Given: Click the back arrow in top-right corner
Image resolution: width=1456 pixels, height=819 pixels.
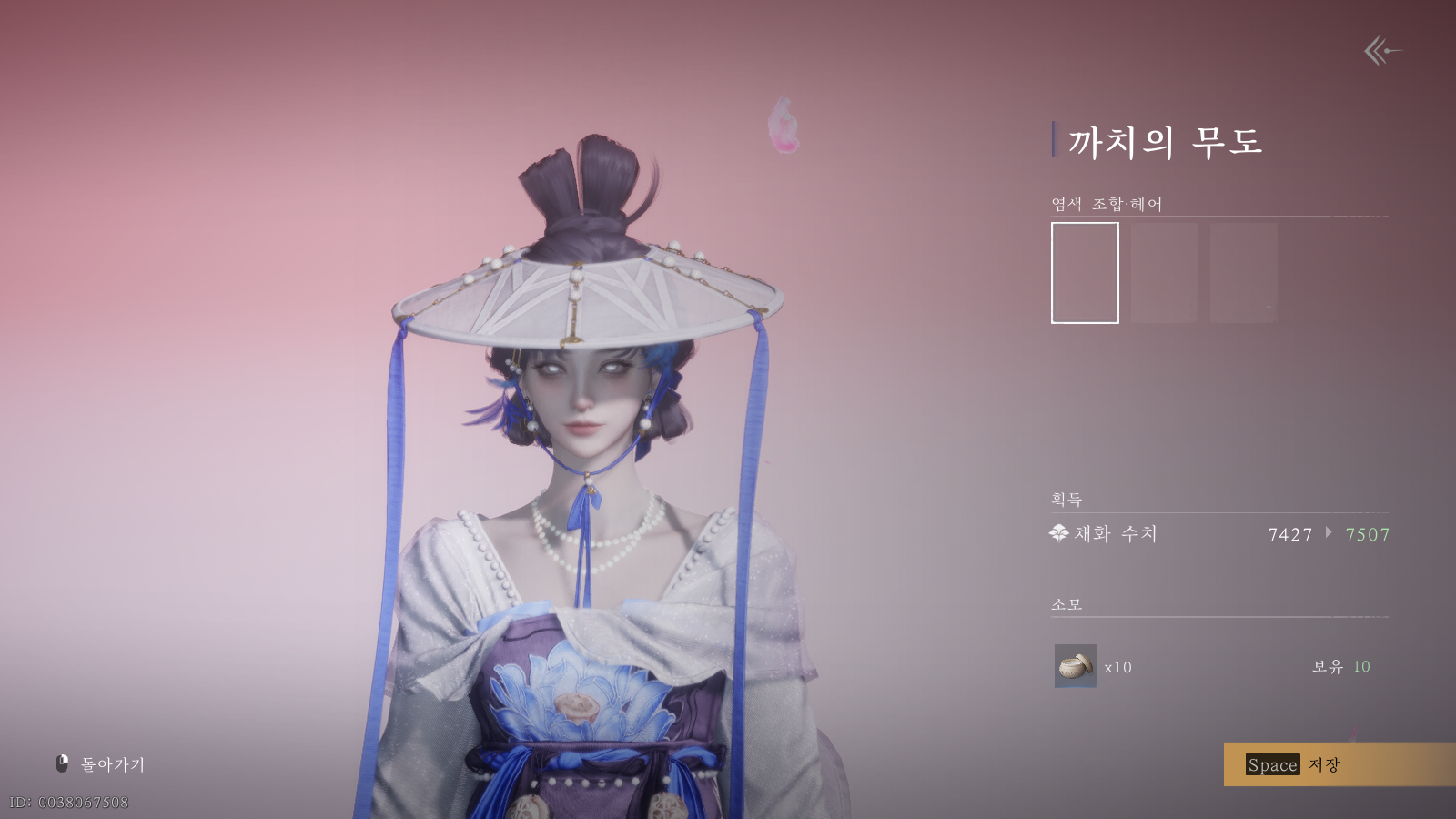Looking at the screenshot, I should (x=1381, y=51).
